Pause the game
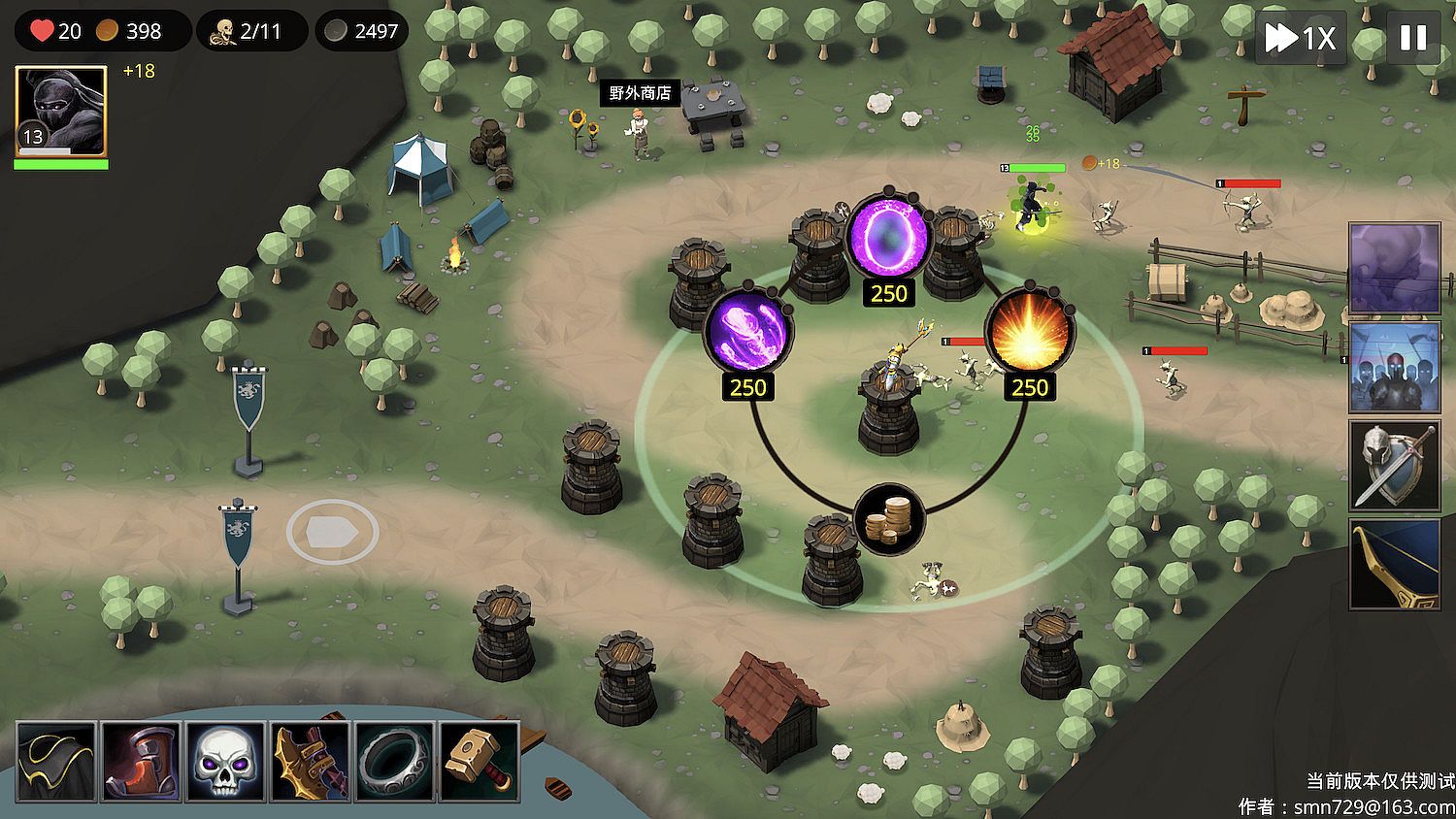The width and height of the screenshot is (1456, 819). click(1412, 38)
